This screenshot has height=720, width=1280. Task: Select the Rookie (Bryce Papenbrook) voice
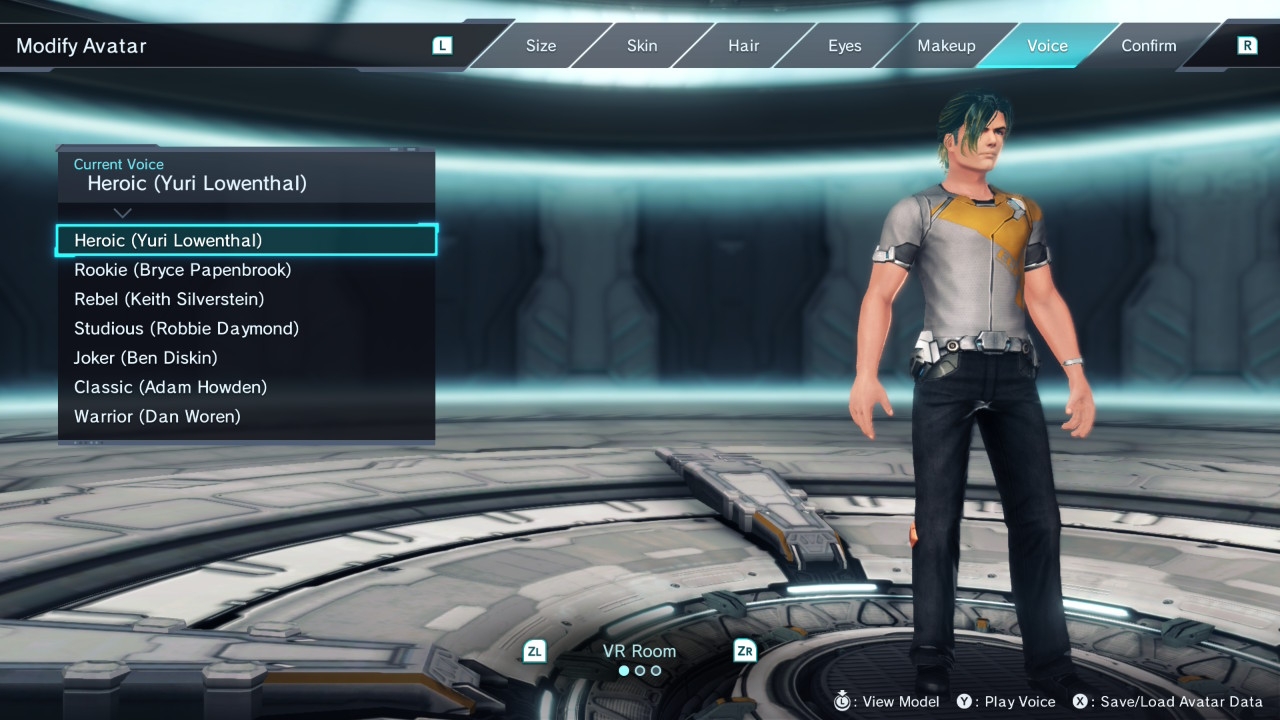tap(182, 270)
